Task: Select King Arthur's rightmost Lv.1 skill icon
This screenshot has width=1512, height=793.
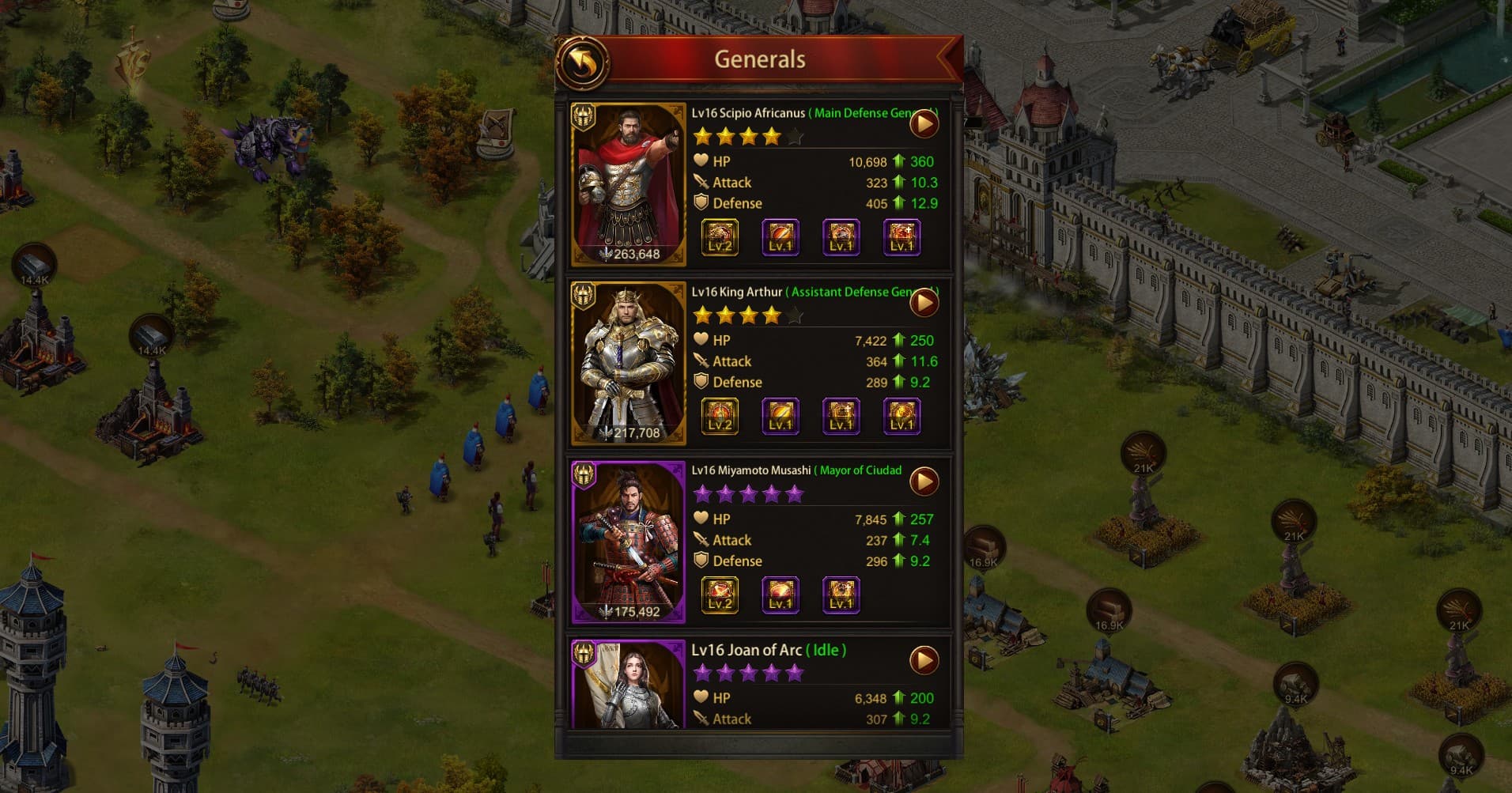Action: [x=902, y=416]
